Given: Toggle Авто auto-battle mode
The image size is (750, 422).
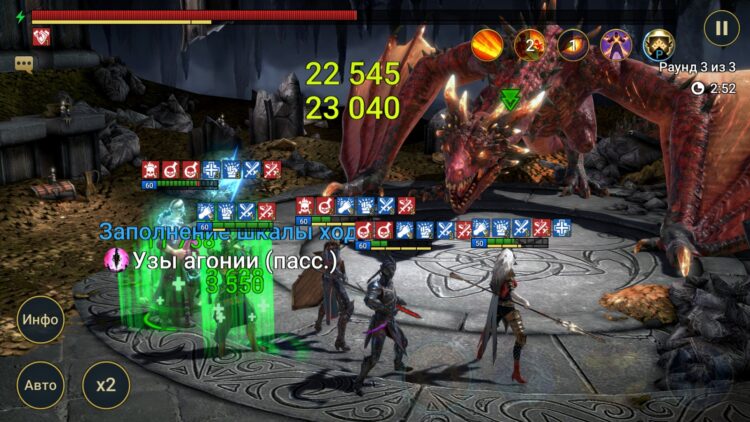Looking at the screenshot, I should 40,384.
